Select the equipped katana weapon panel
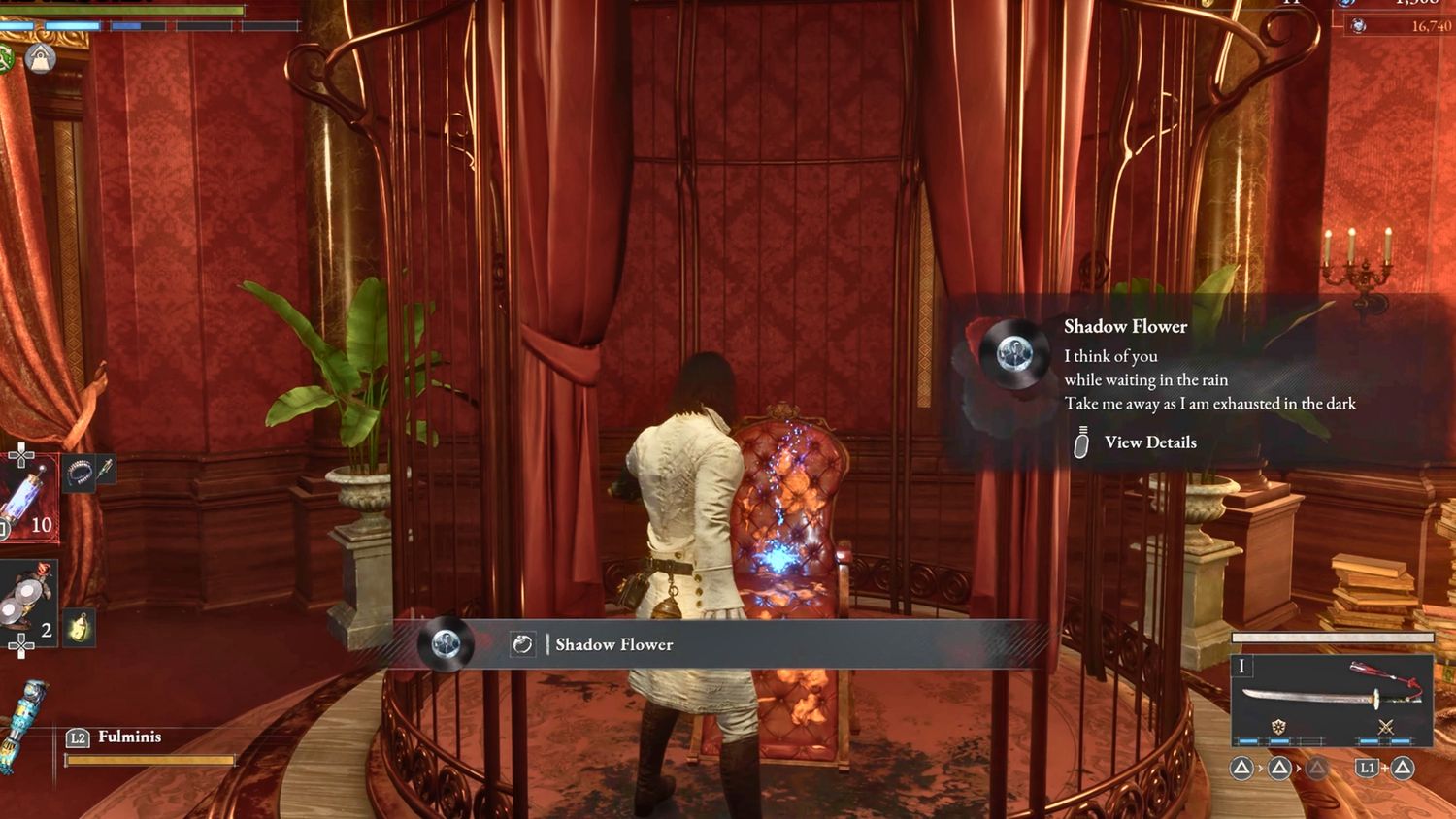1456x819 pixels. [1332, 699]
